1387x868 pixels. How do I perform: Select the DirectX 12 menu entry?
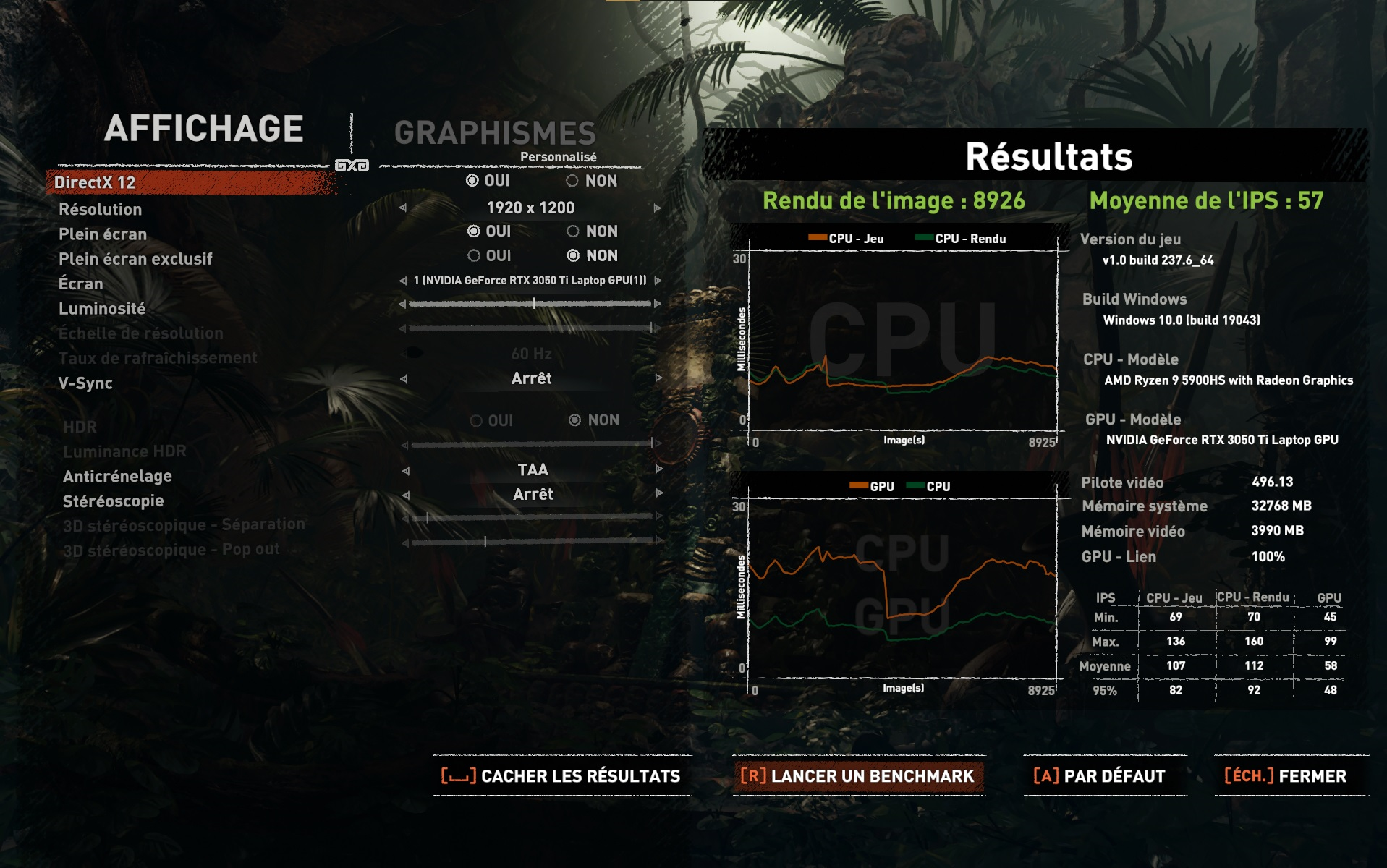95,182
